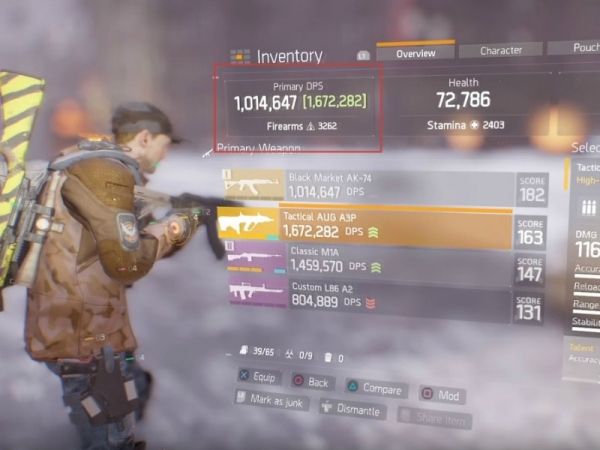Switch to the Overview tab
The image size is (600, 450).
[x=415, y=52]
